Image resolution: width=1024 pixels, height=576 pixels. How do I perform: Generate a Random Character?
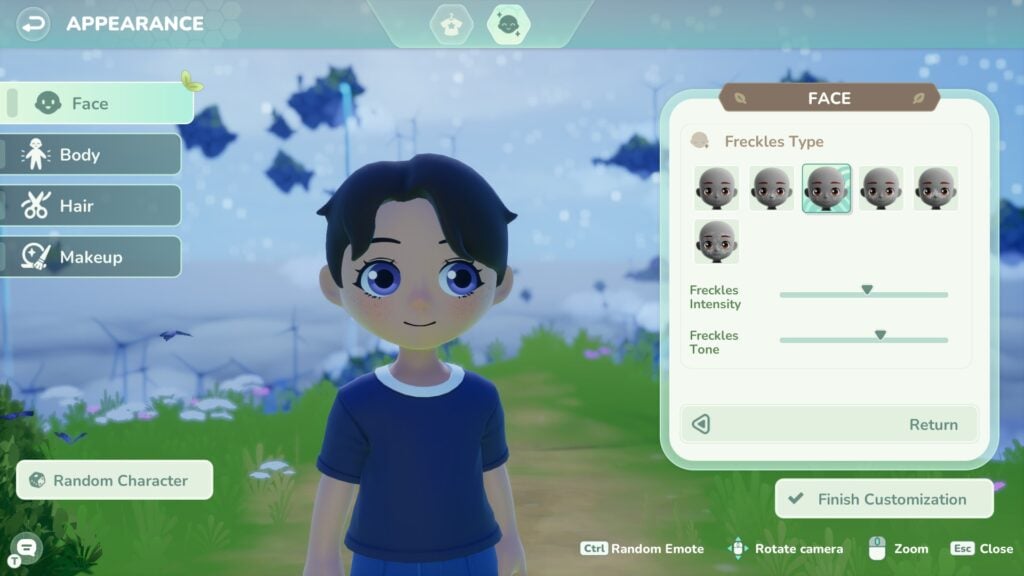[x=115, y=480]
